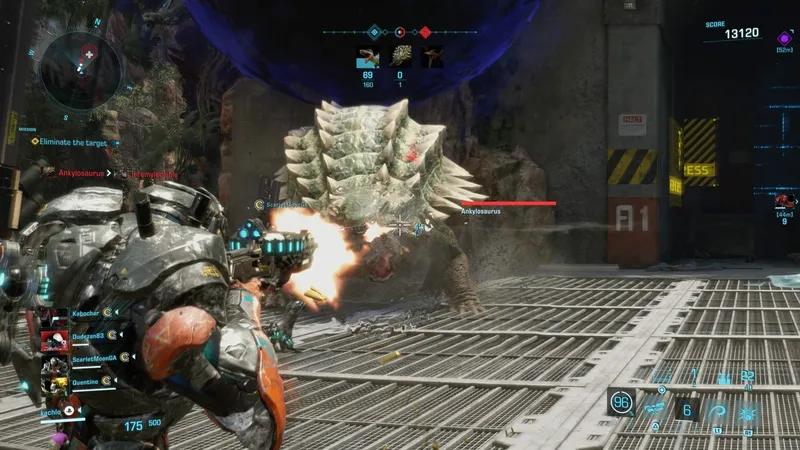Select the pteranodon target icon in the mission tracker
This screenshot has width=800, height=450.
point(432,57)
